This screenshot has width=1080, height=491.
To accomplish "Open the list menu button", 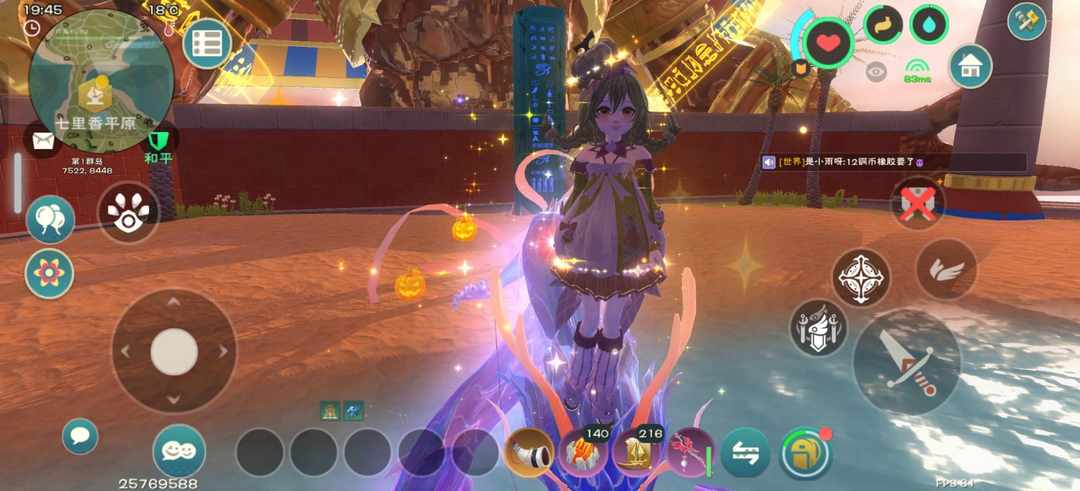I will tap(207, 43).
